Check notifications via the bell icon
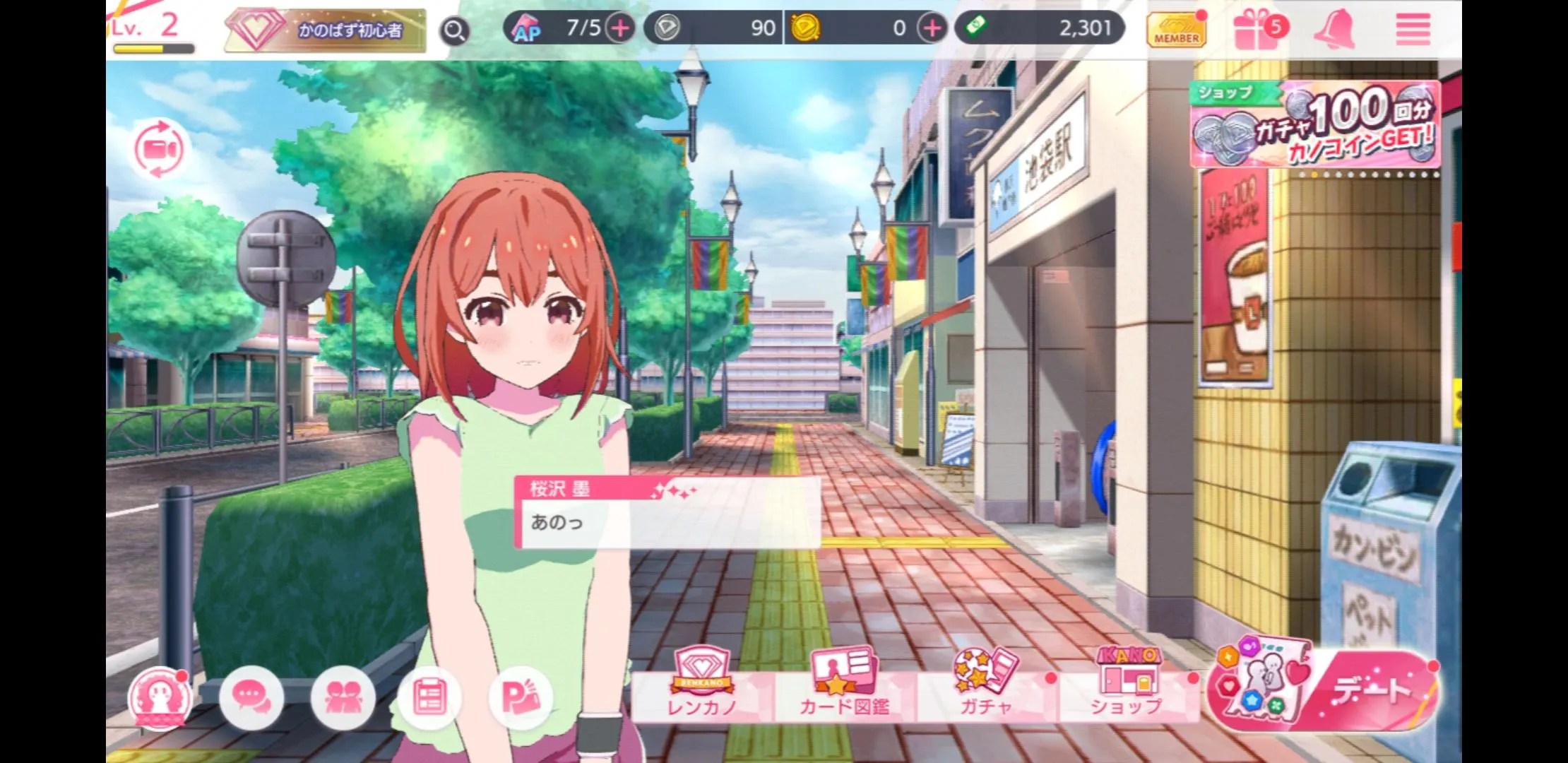1568x763 pixels. click(x=1334, y=30)
